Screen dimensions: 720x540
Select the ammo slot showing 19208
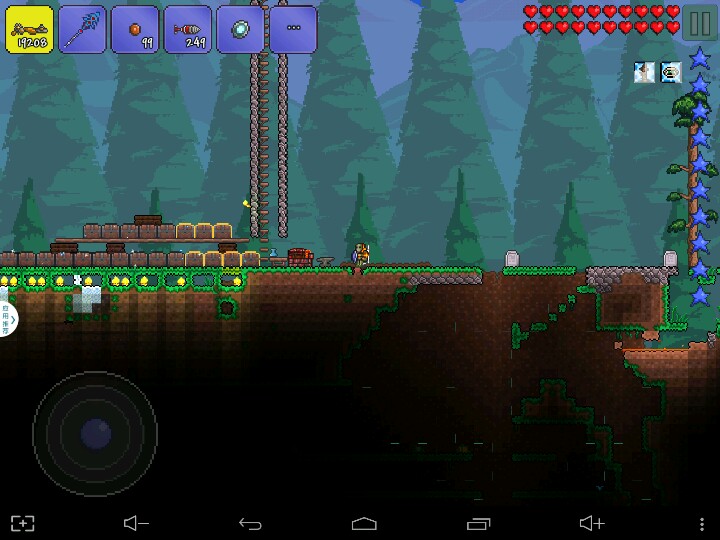tap(29, 29)
